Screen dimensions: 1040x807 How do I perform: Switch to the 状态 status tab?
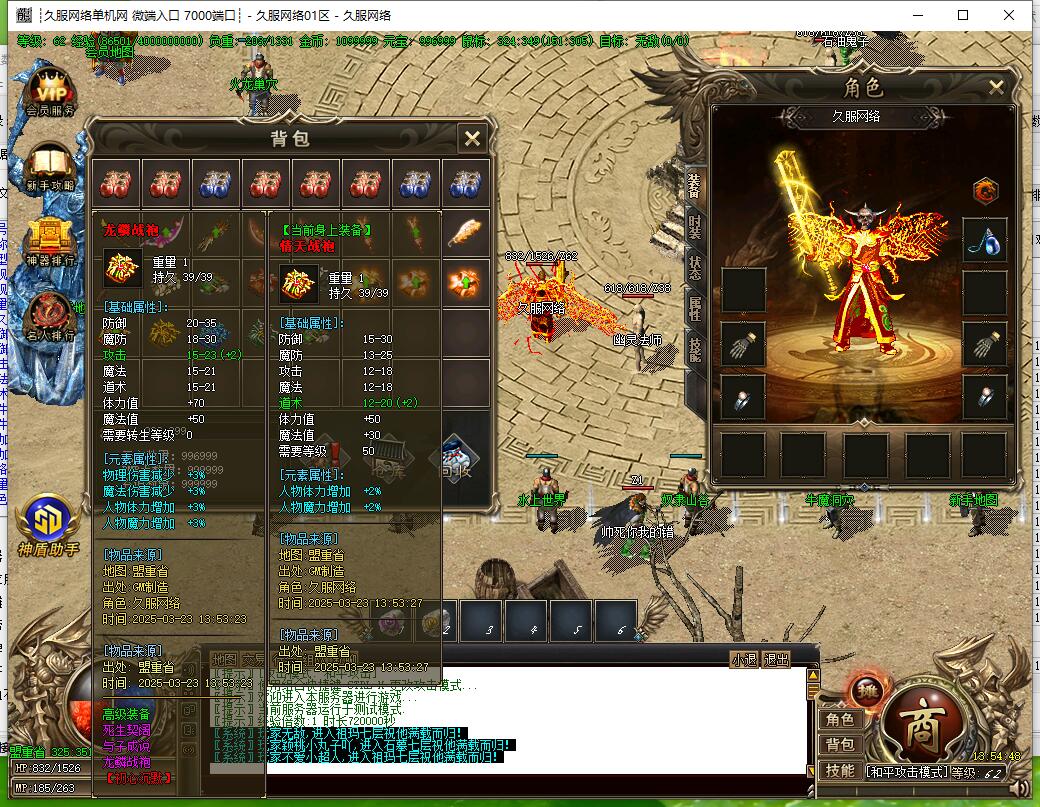695,268
